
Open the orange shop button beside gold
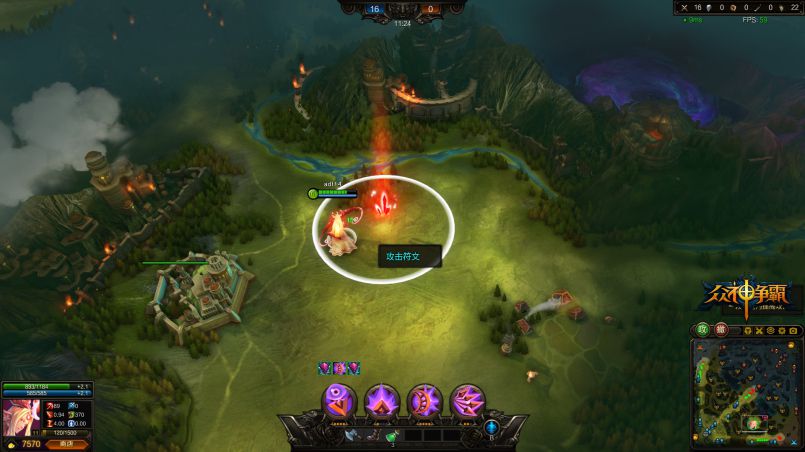tap(67, 443)
